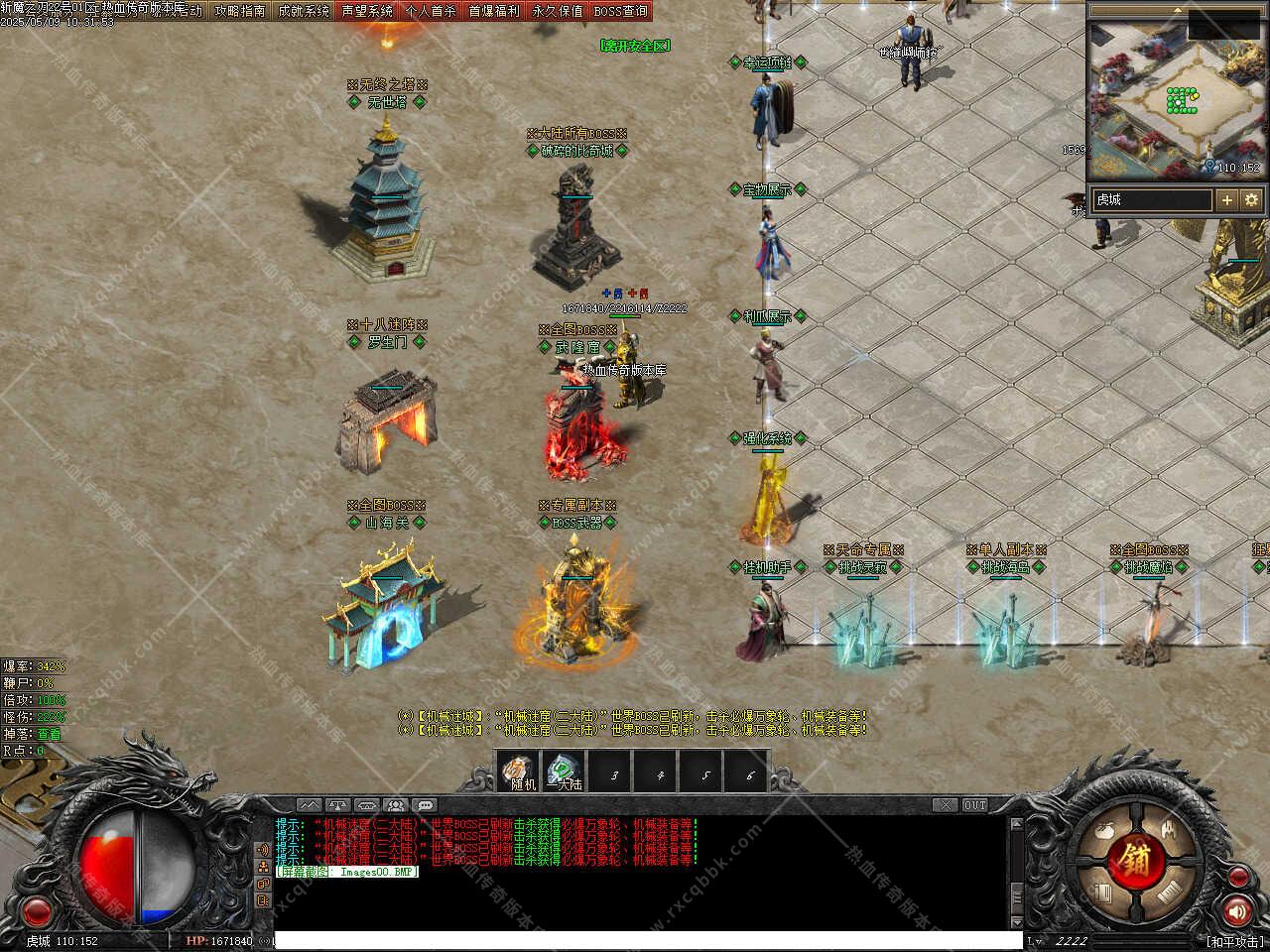1270x952 pixels.
Task: Open the 攻略指南 strategy guide
Action: point(240,11)
